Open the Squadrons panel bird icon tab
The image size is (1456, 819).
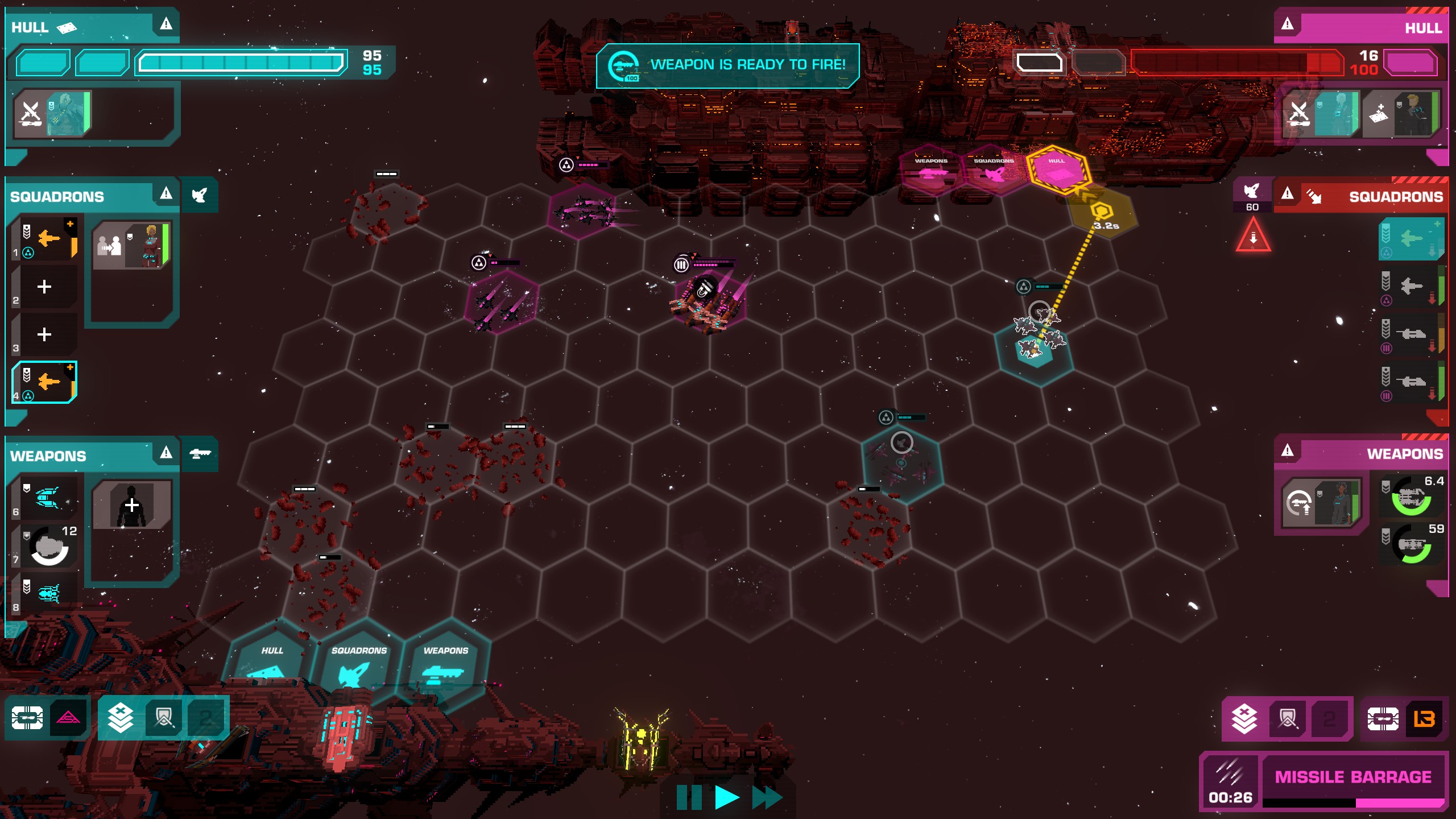coord(200,195)
